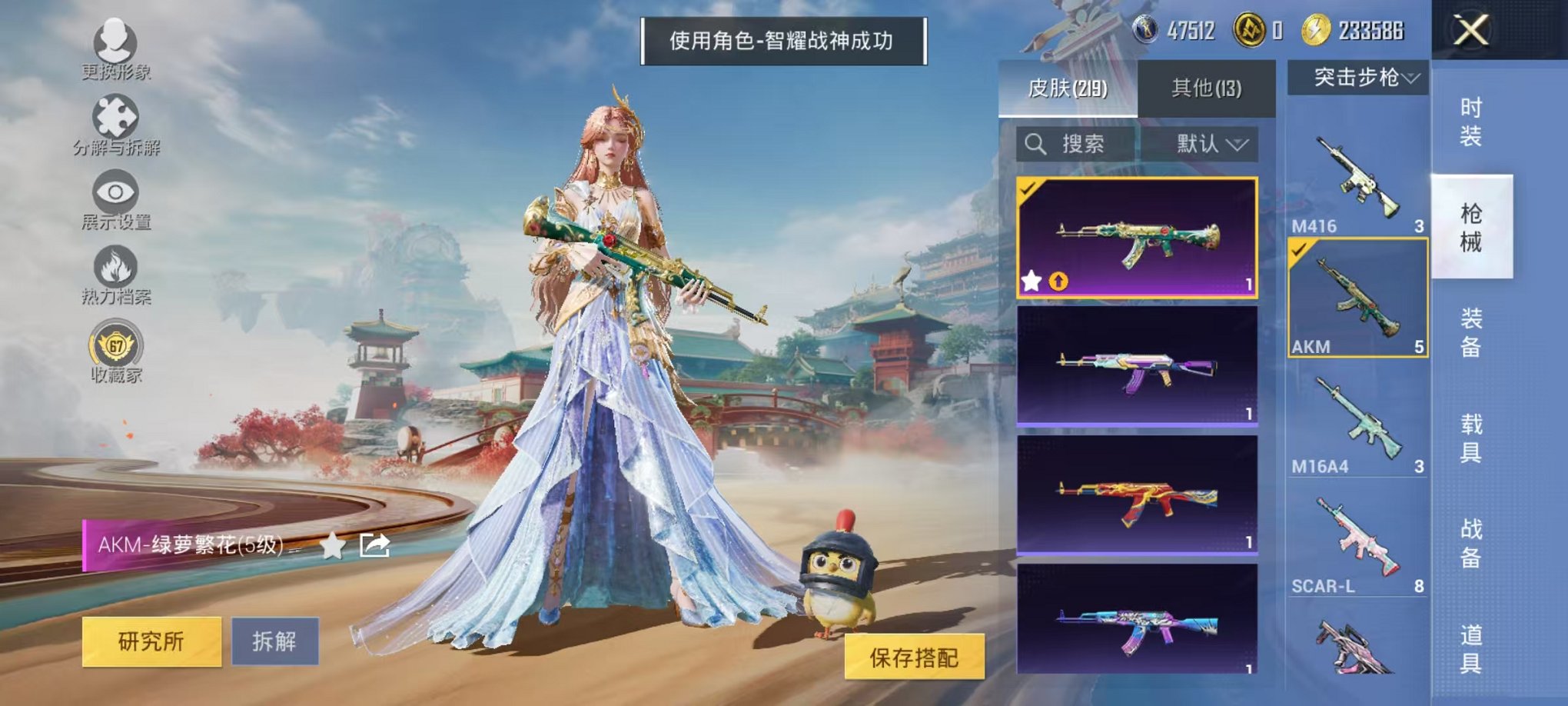Open the 热力档案 heat profile
The image size is (1568, 706).
(114, 265)
